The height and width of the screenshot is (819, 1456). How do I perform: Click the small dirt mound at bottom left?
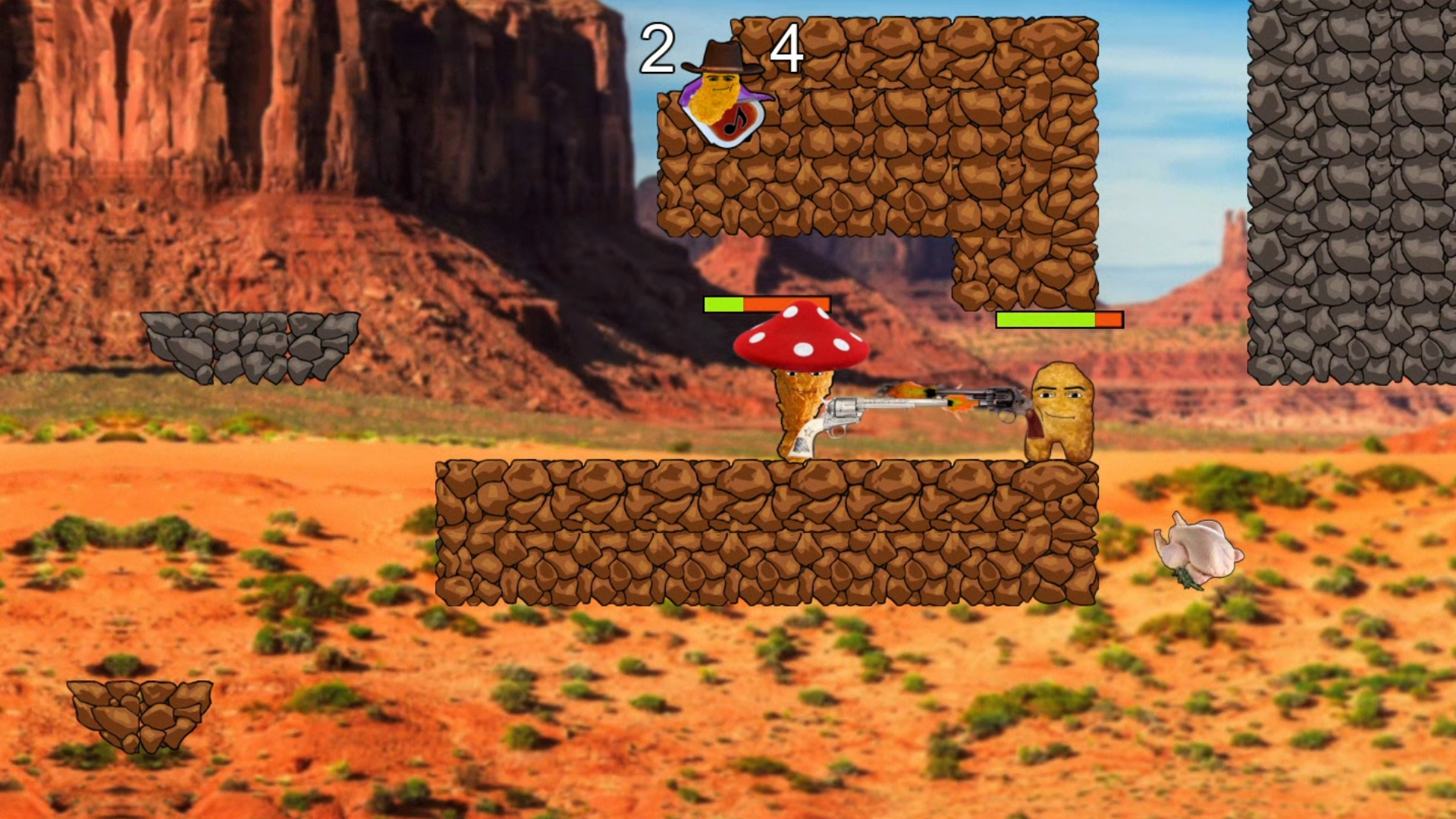tap(140, 717)
